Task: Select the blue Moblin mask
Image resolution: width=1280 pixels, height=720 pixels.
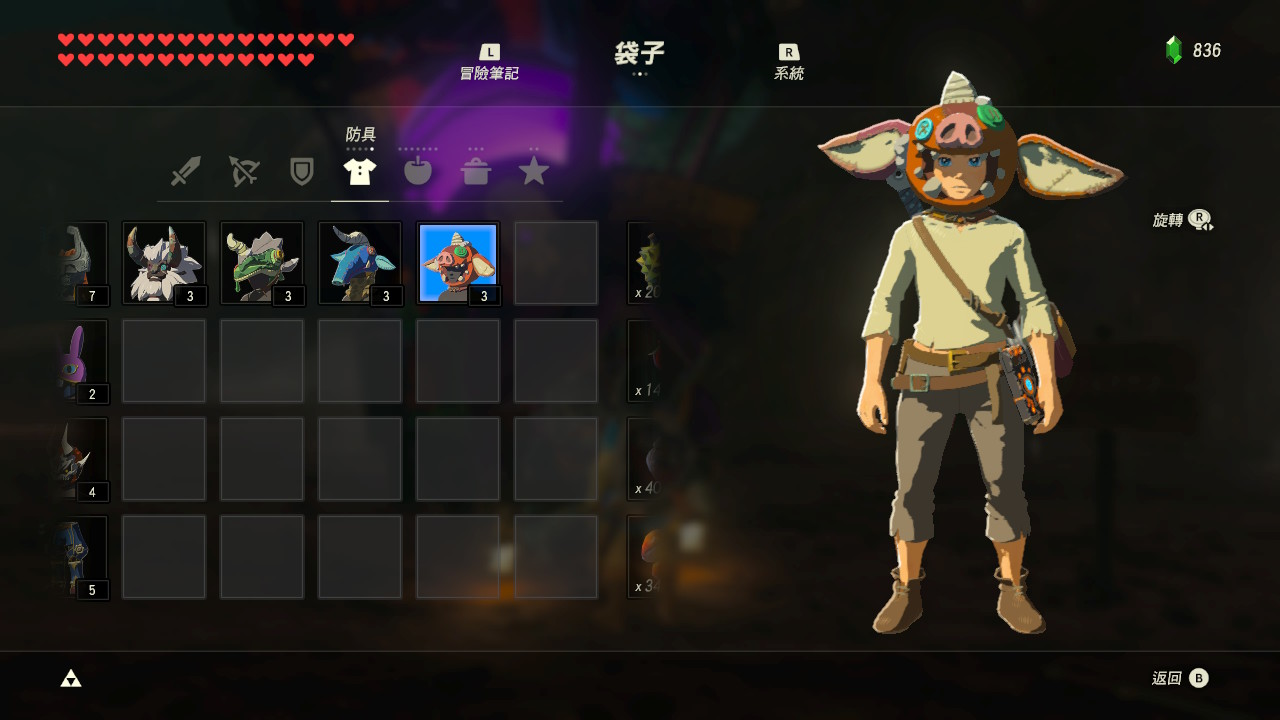Action: pos(359,262)
